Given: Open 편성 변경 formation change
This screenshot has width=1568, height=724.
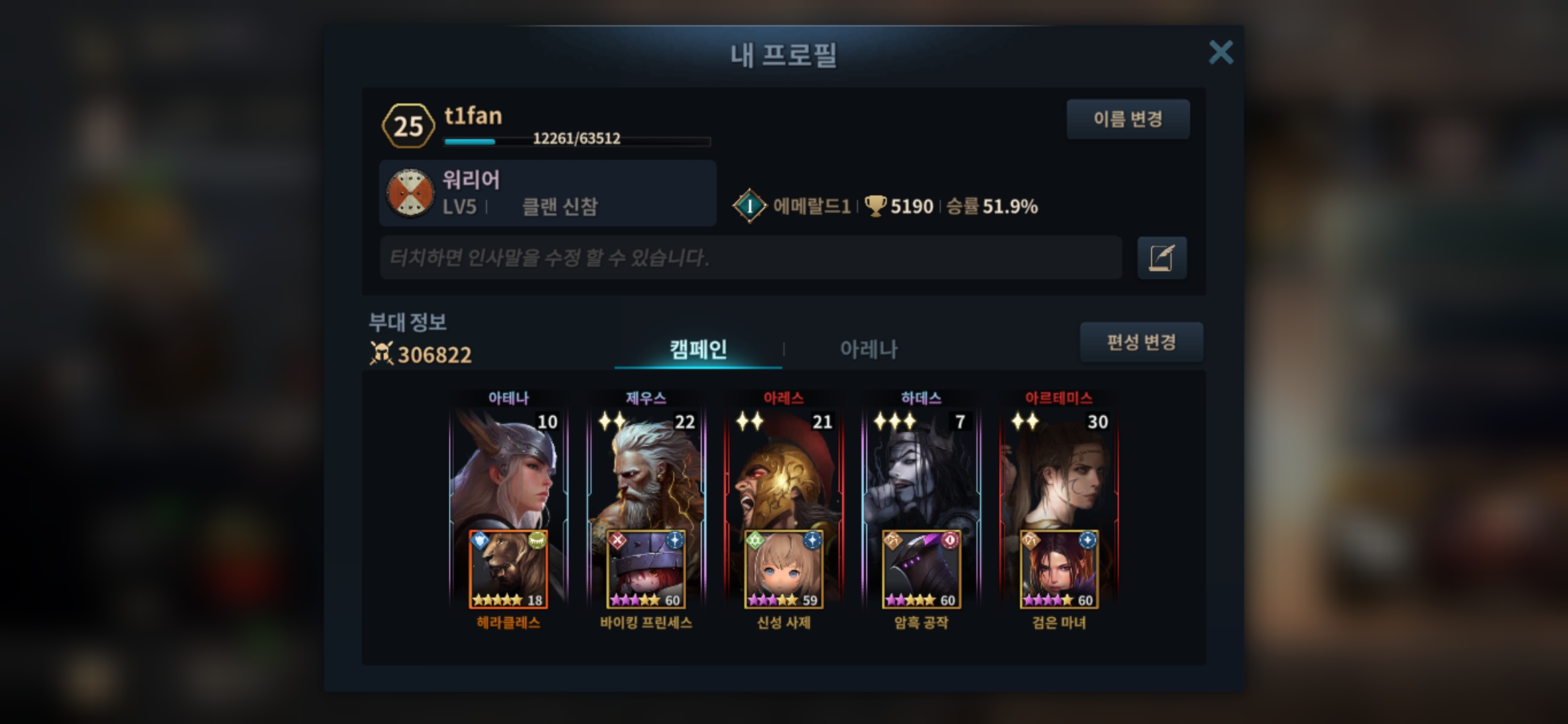Looking at the screenshot, I should (1140, 343).
